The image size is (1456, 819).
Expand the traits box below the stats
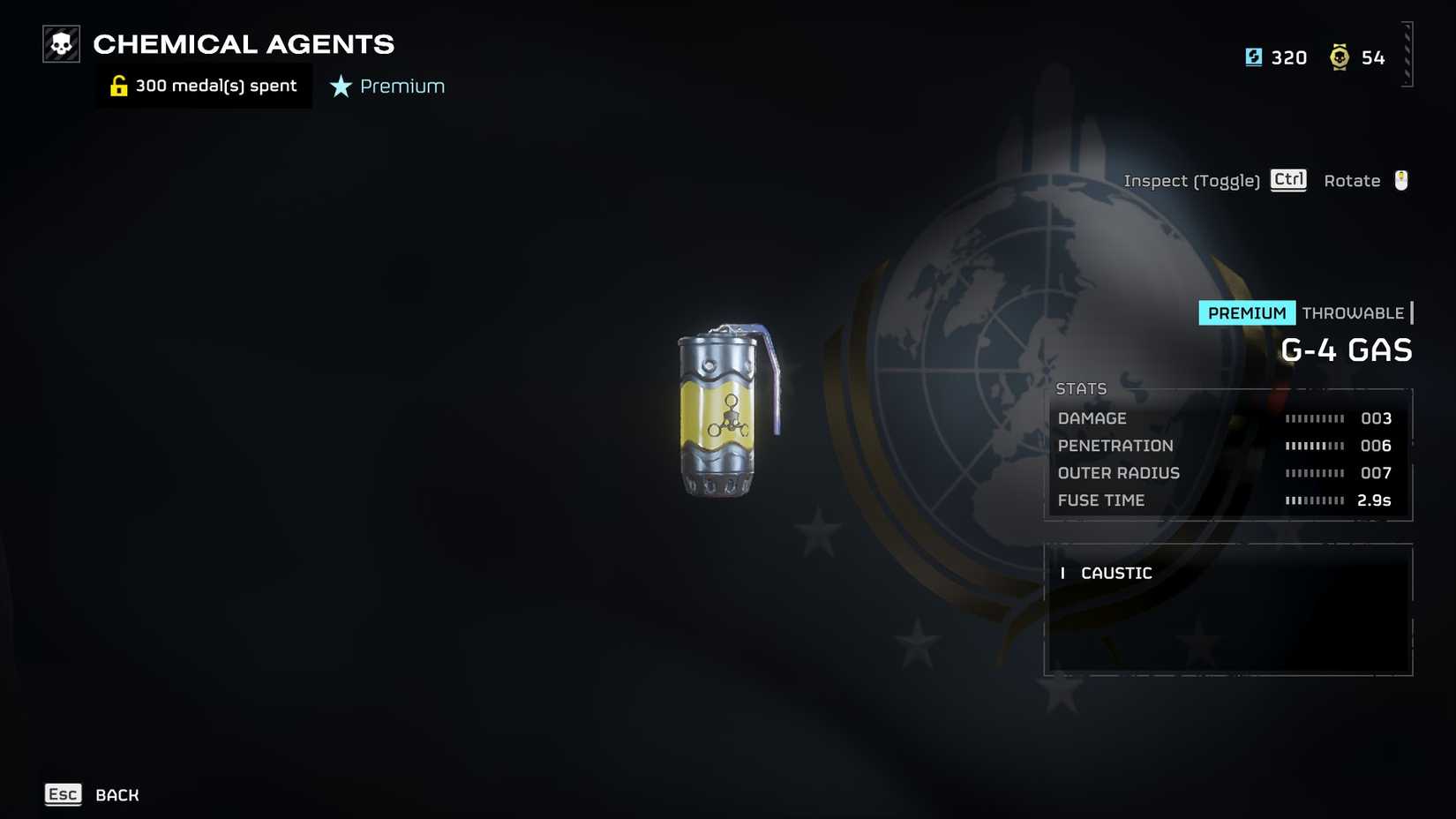[1228, 609]
